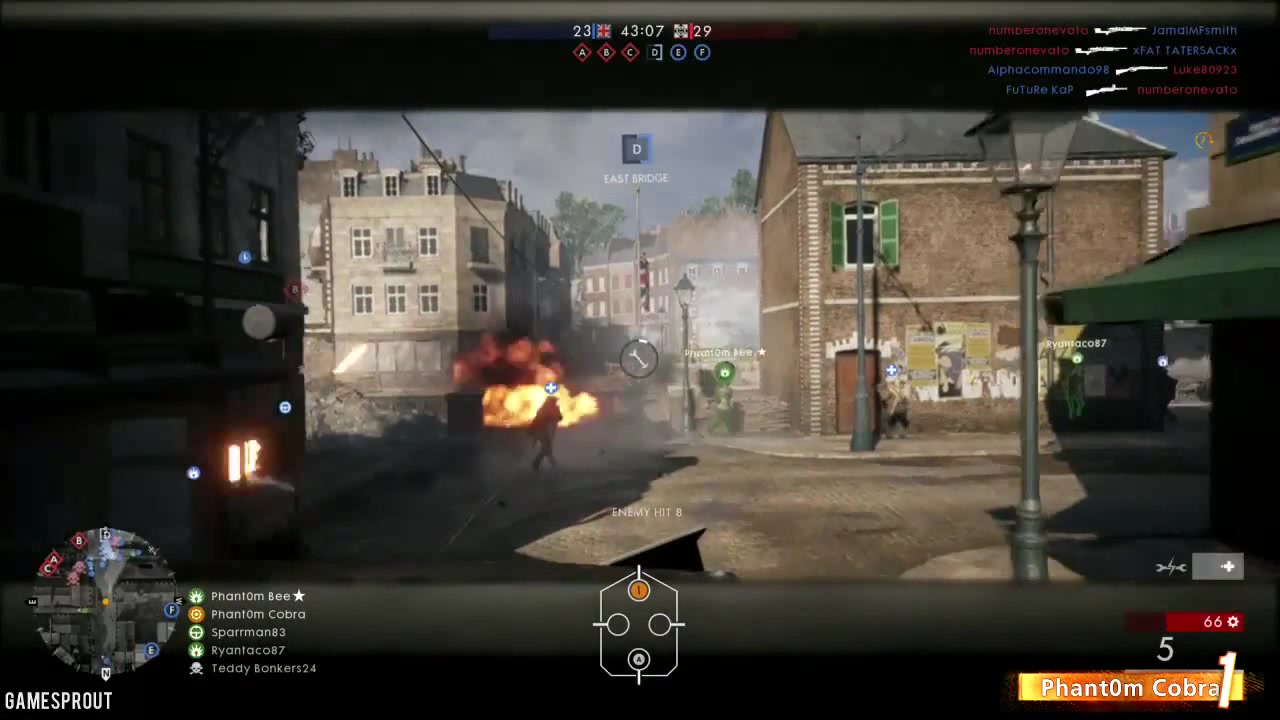Activate the wrench emergency repair icon
This screenshot has height=720, width=1280.
click(1171, 567)
